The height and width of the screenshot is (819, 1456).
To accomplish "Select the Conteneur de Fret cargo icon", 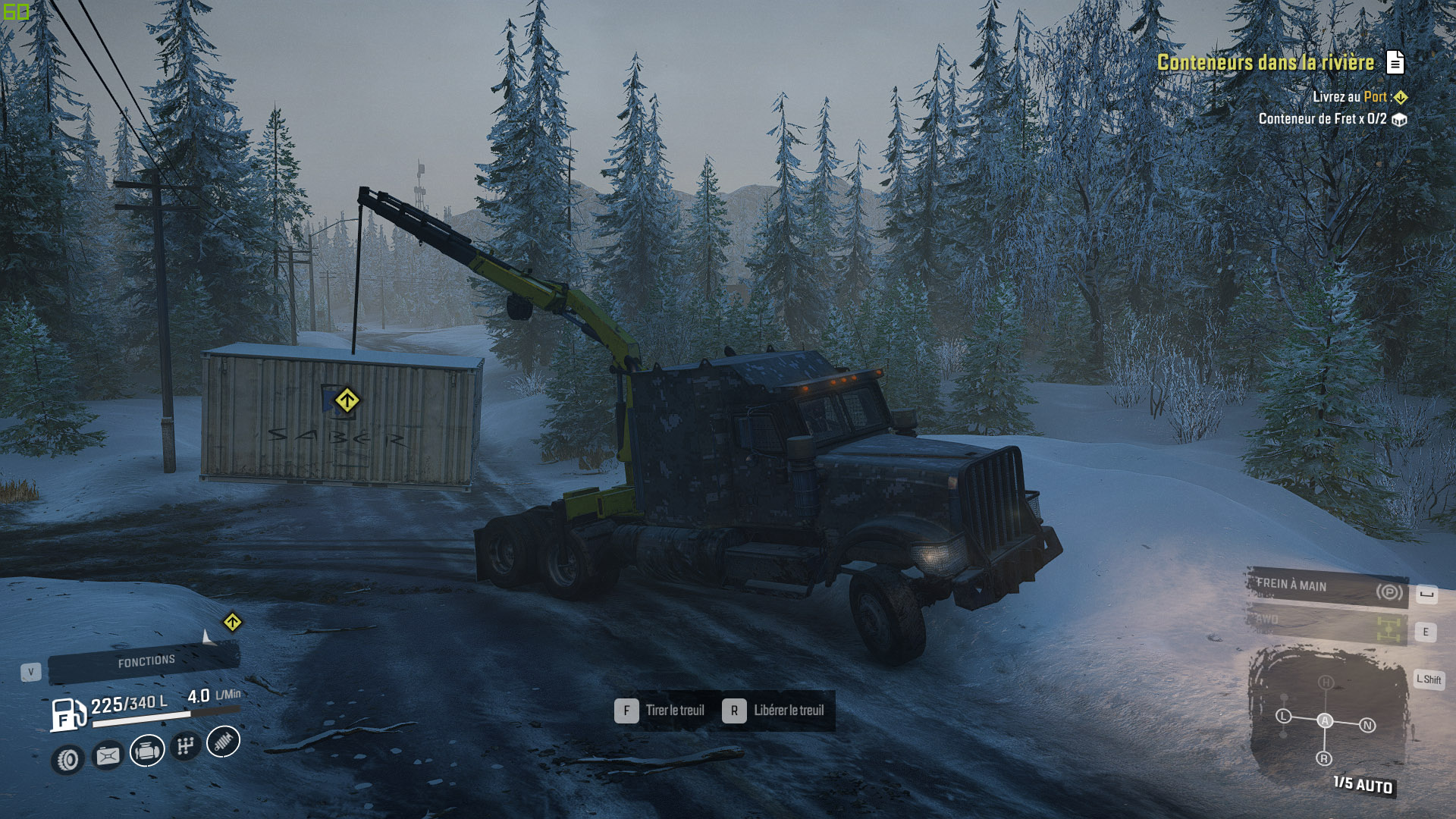I will pyautogui.click(x=1399, y=120).
